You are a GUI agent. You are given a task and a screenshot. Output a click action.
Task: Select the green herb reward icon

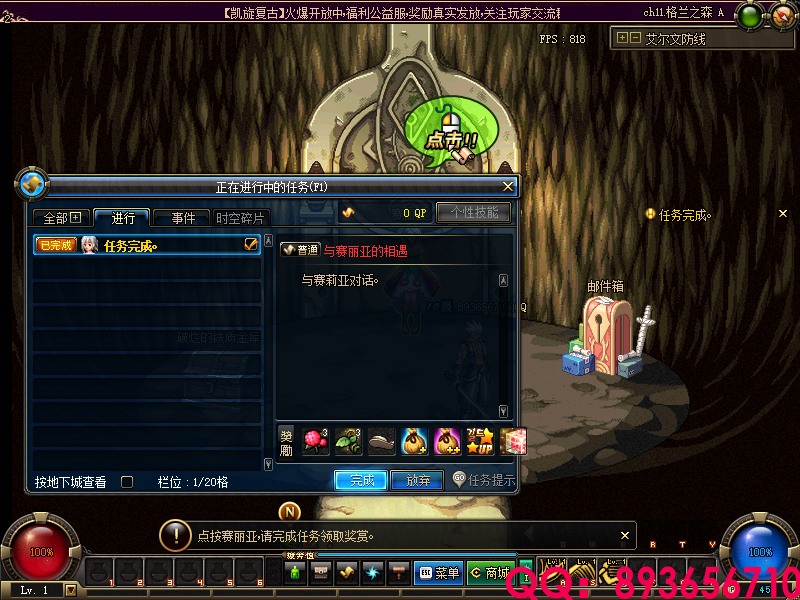click(346, 441)
